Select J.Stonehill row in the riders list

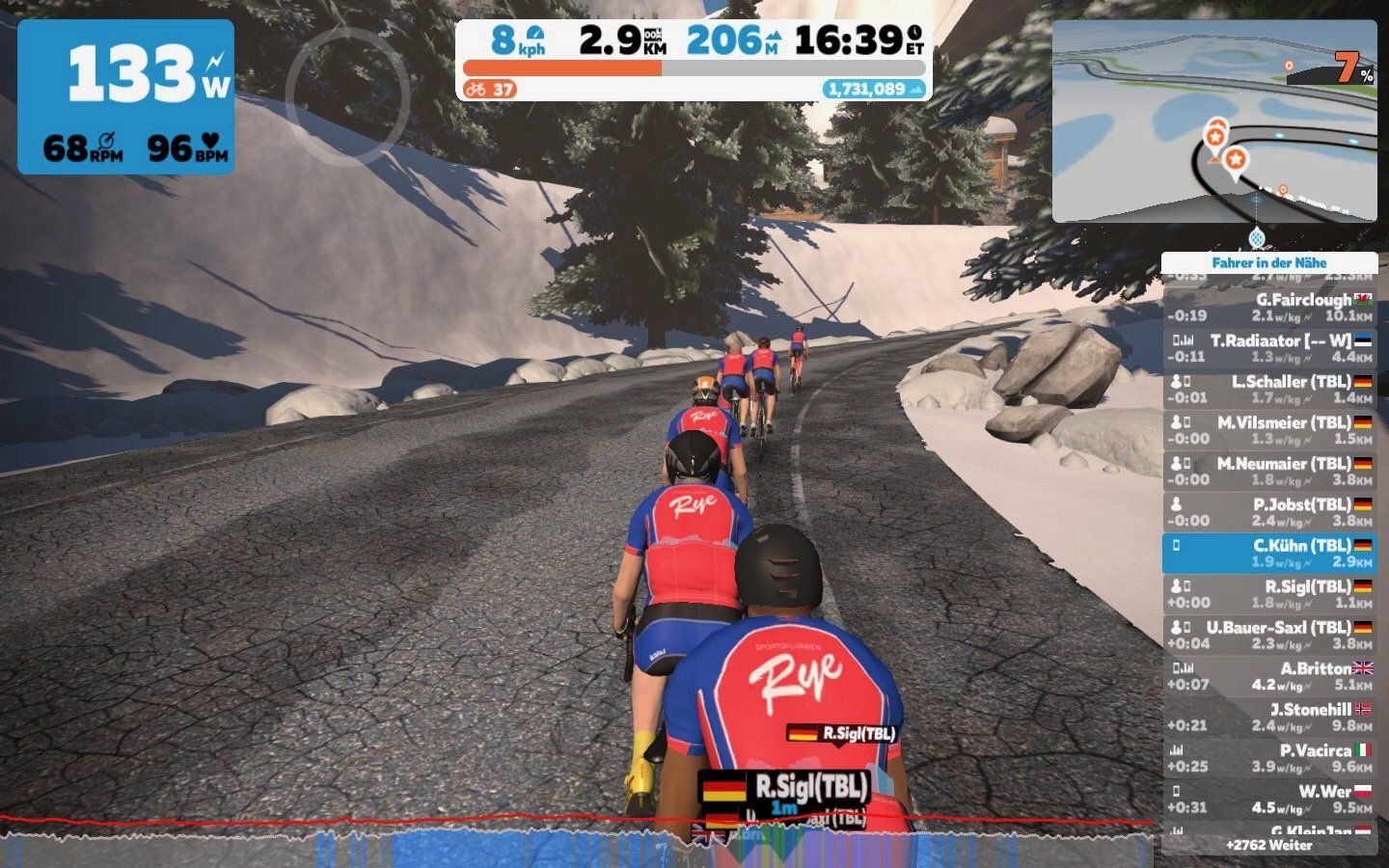pyautogui.click(x=1268, y=717)
